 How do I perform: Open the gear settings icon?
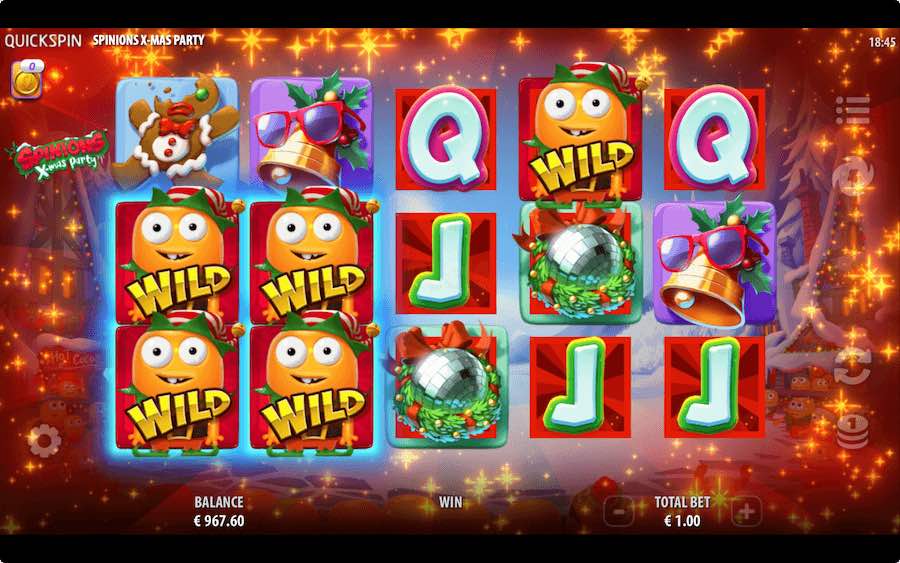[43, 439]
